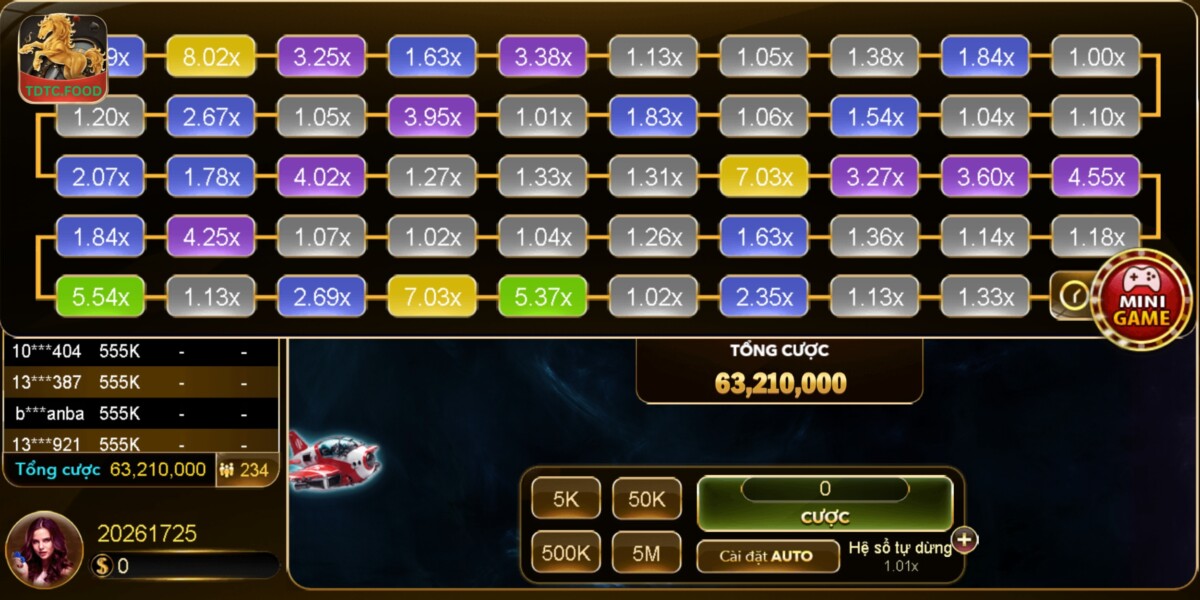Open the MINI GAME menu

[1140, 302]
